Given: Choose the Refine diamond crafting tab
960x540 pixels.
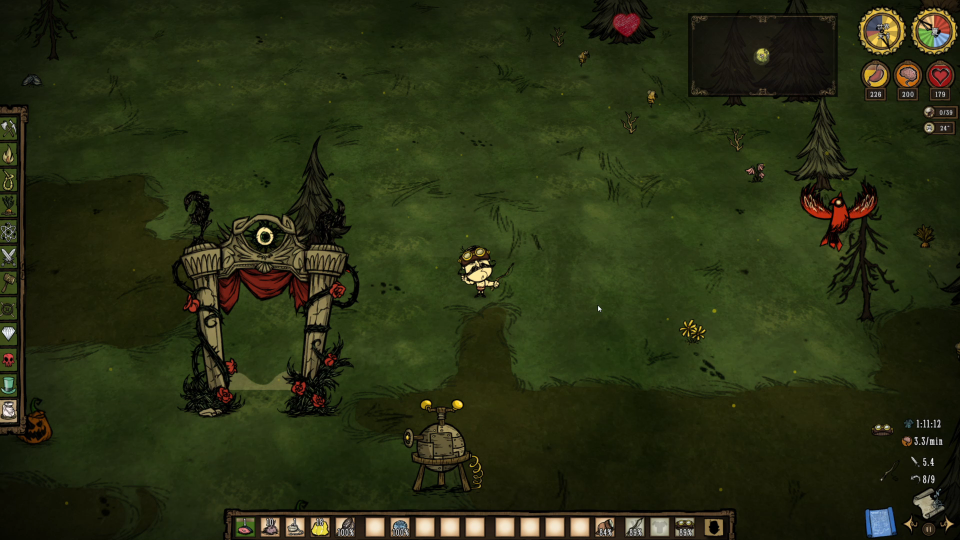Looking at the screenshot, I should pos(9,334).
